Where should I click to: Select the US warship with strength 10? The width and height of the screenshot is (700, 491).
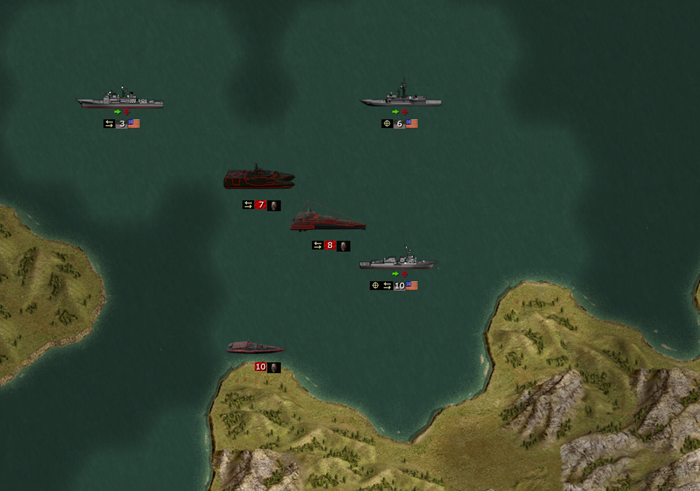click(x=397, y=262)
